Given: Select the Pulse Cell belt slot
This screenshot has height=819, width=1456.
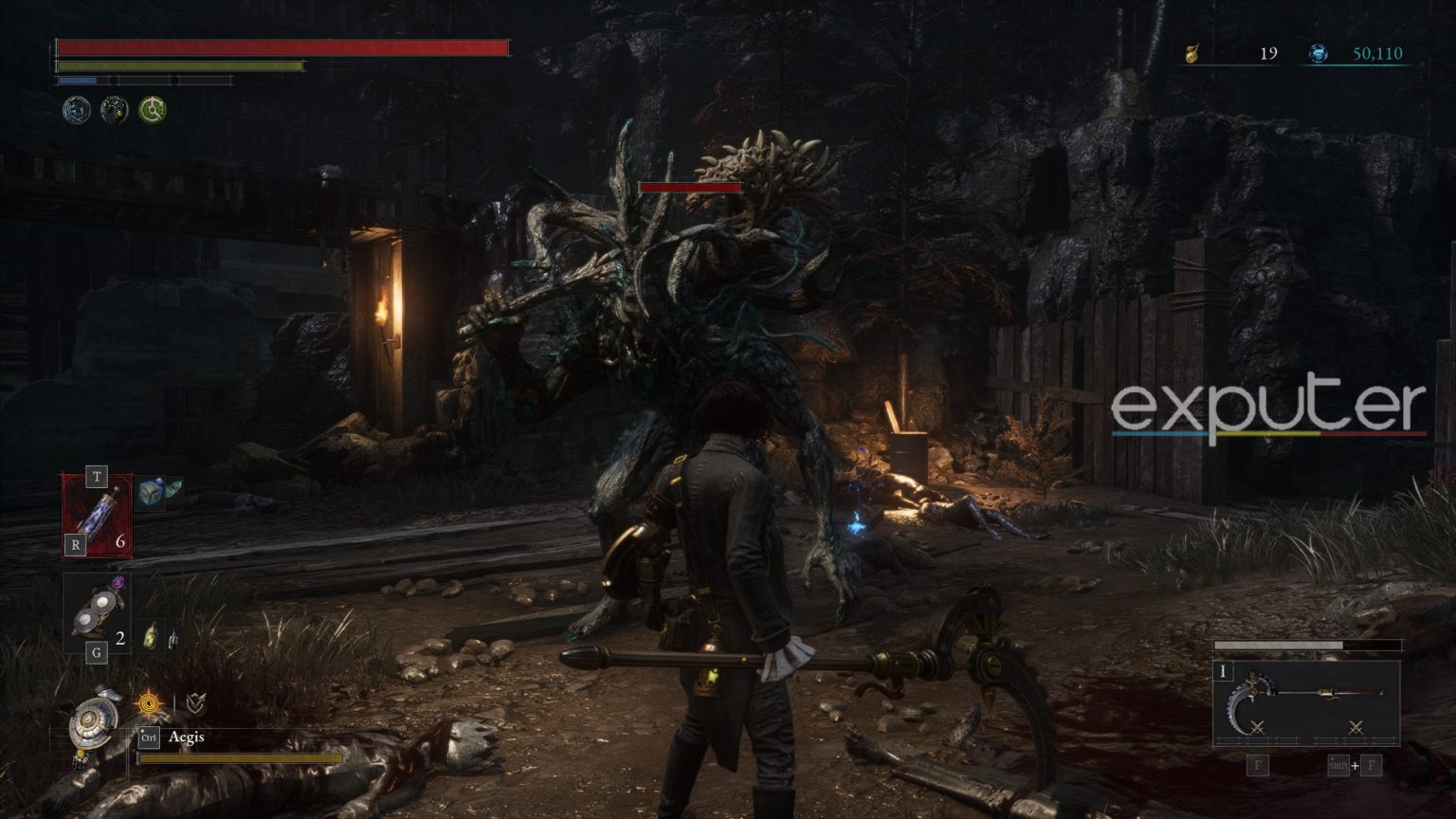Looking at the screenshot, I should (97, 515).
